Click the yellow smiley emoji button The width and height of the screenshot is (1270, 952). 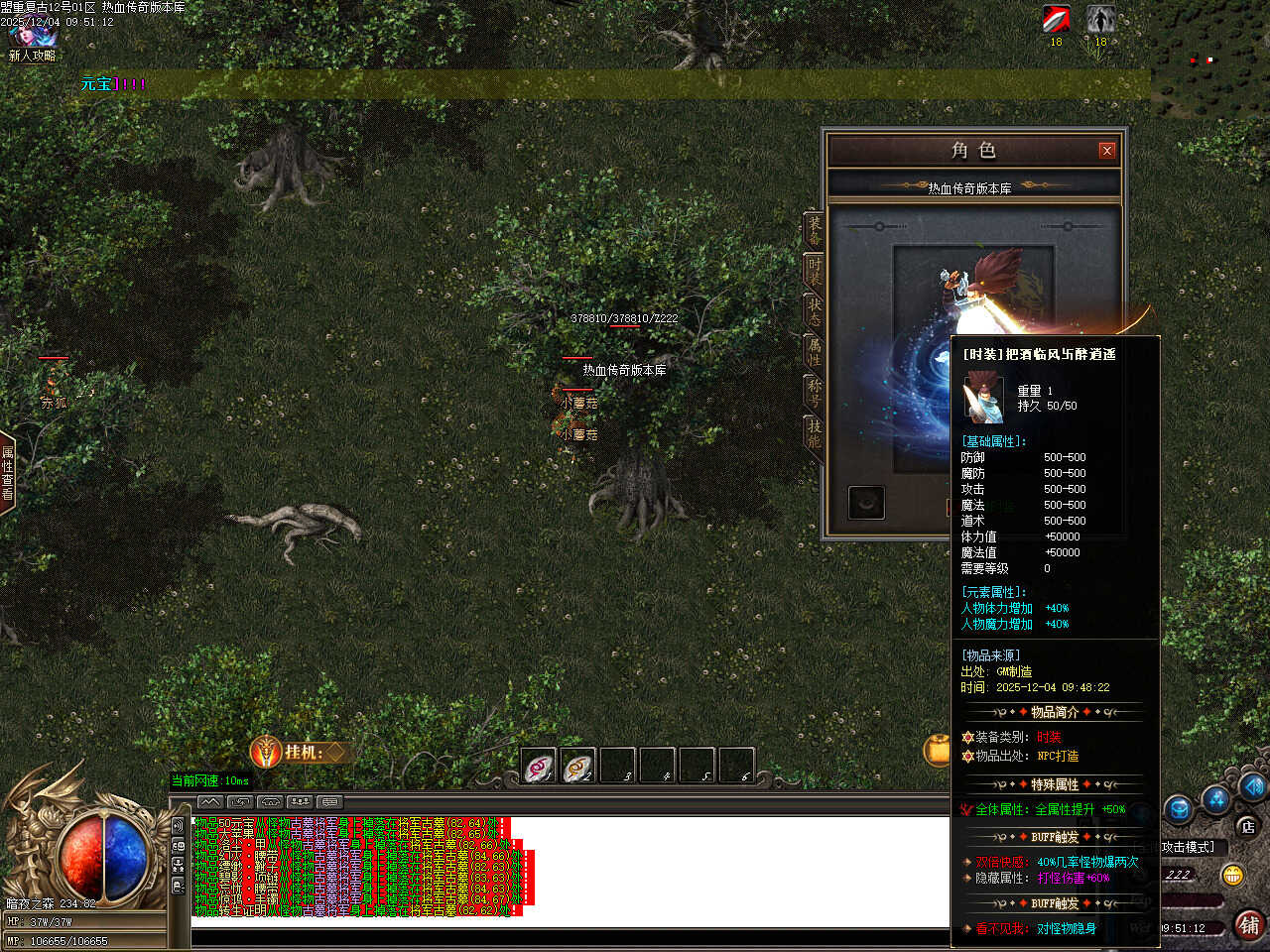tap(1233, 875)
